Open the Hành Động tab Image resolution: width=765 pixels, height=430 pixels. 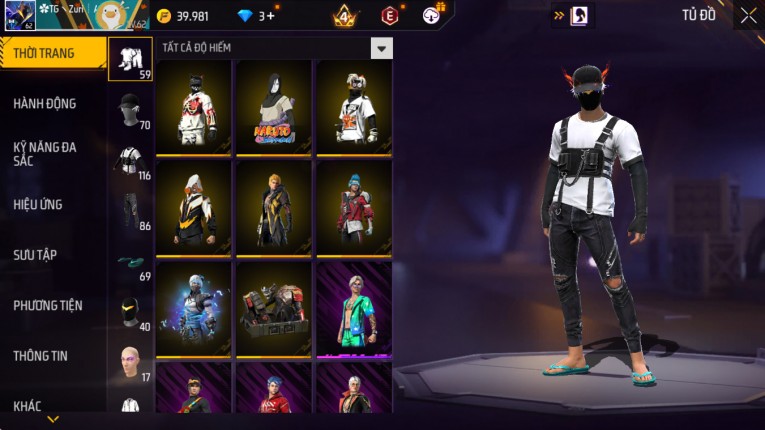coord(45,103)
